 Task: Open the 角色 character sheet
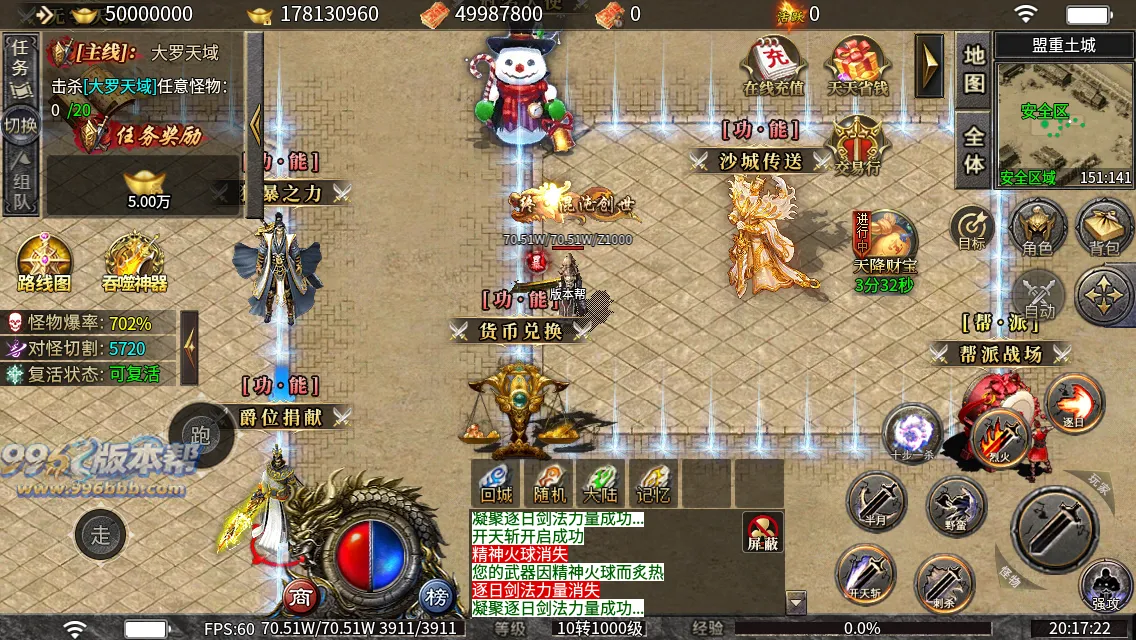coord(1037,226)
